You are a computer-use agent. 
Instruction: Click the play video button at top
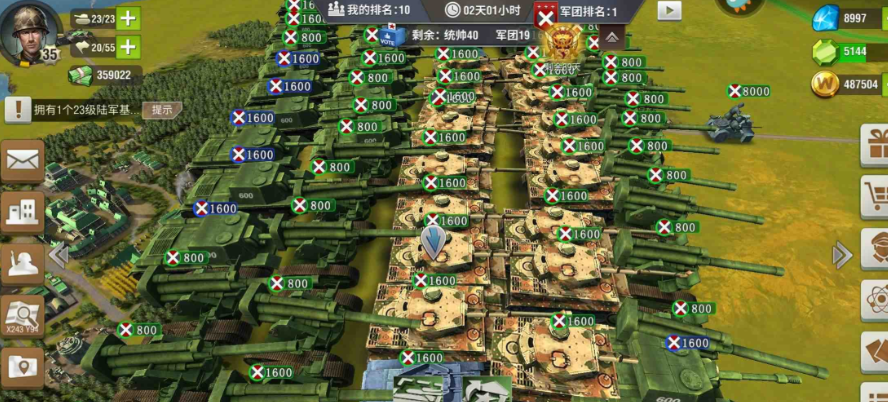point(669,10)
